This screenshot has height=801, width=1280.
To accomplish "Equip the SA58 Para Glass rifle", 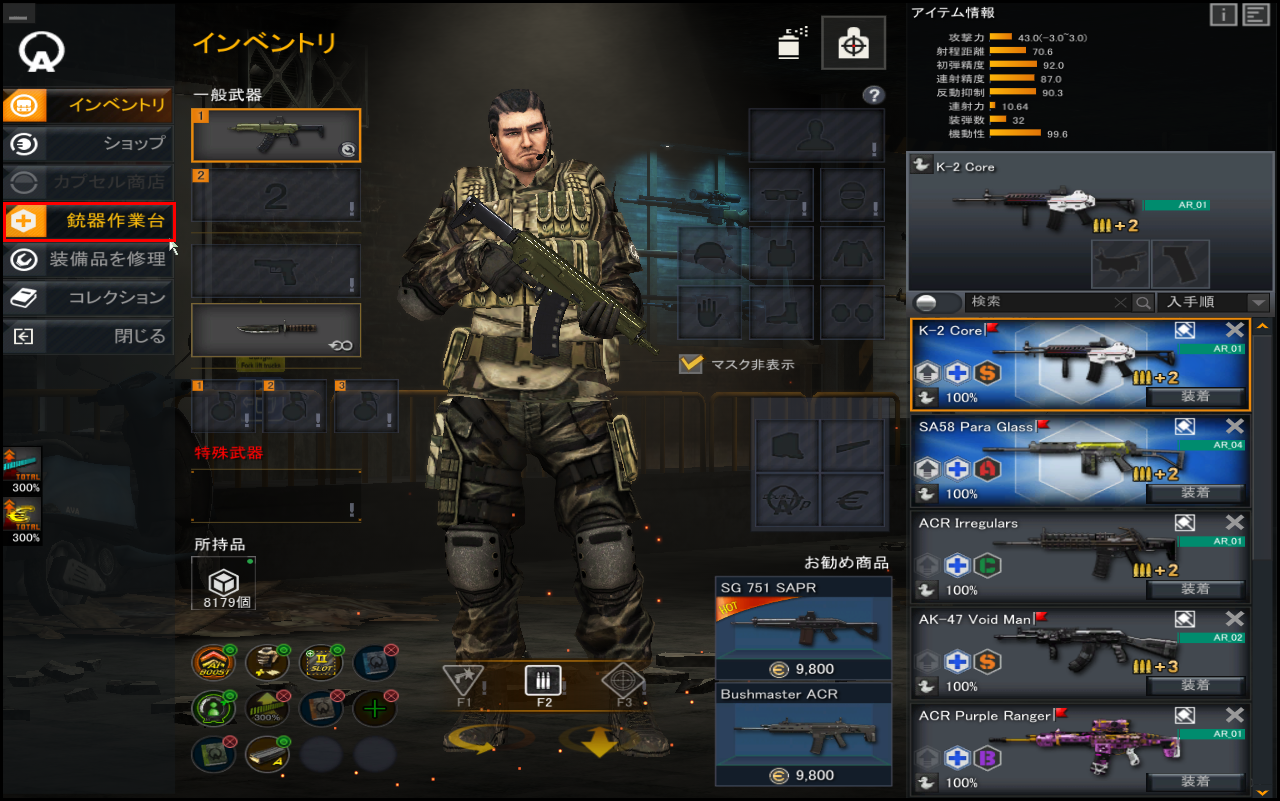I will coord(1195,493).
